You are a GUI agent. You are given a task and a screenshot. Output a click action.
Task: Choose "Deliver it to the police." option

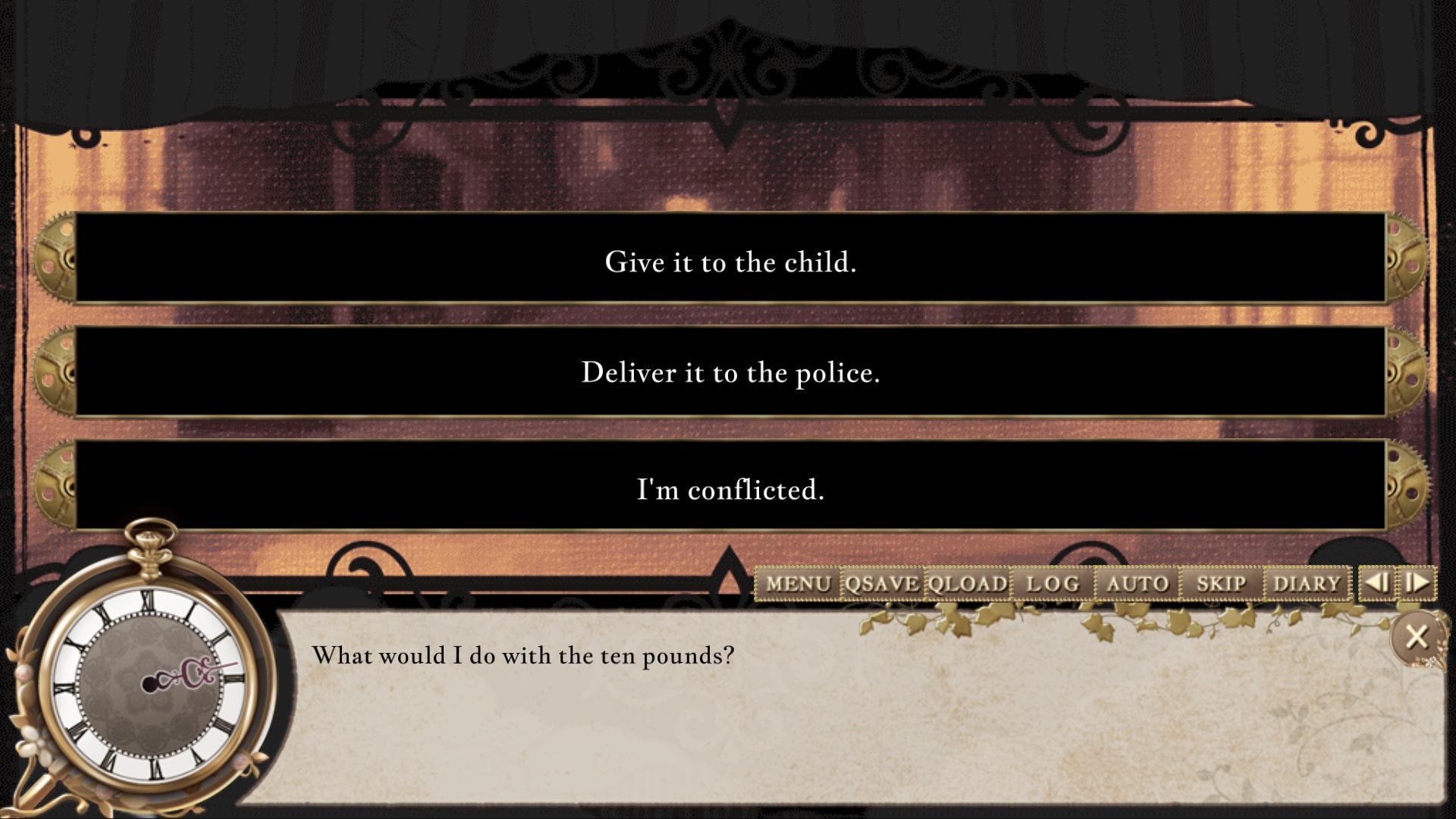click(x=728, y=372)
